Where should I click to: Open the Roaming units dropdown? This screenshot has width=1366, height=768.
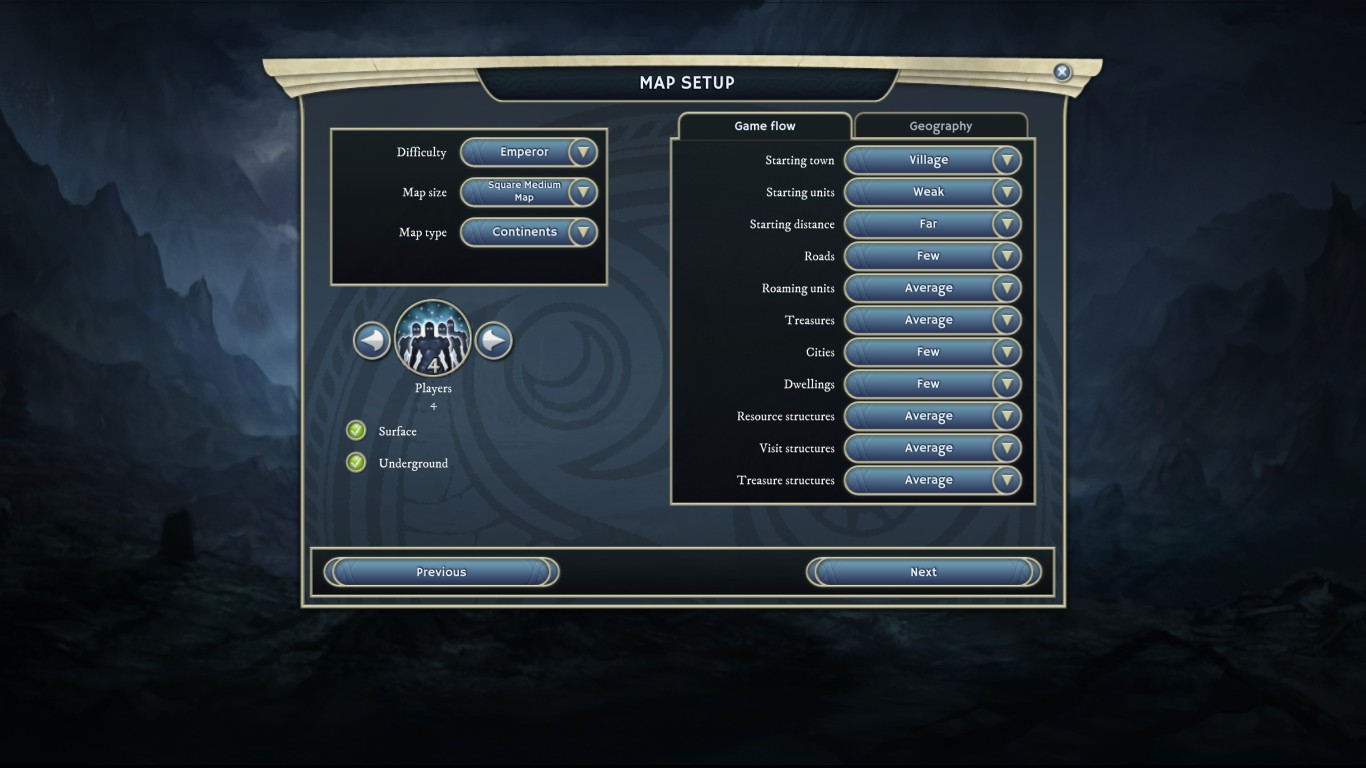(932, 288)
